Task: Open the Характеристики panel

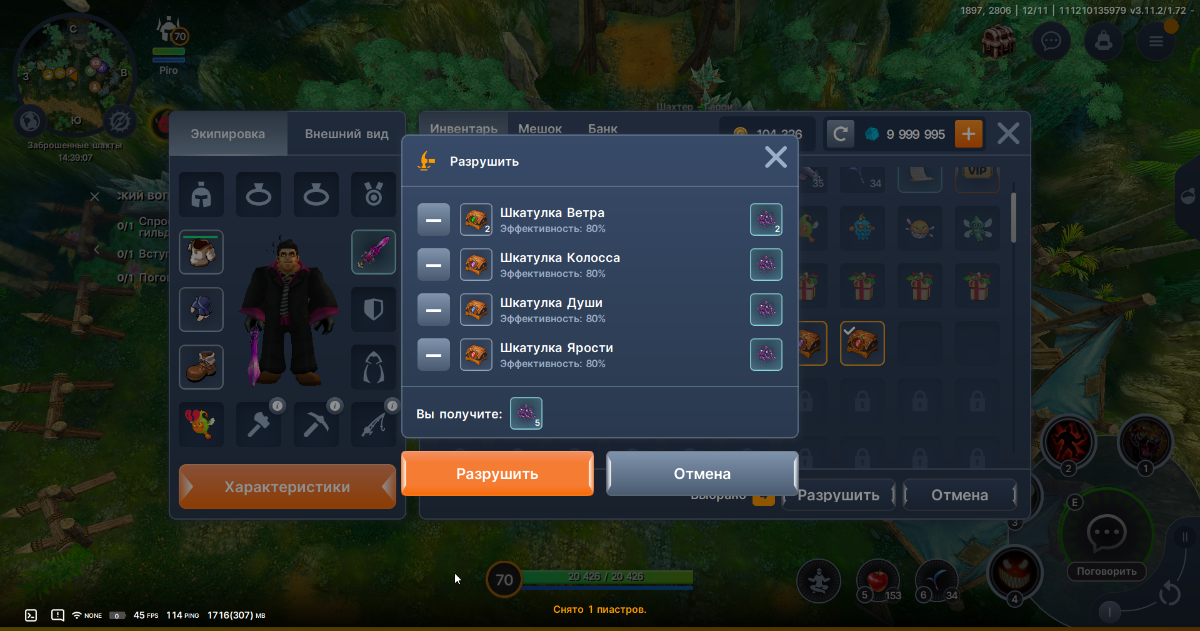Action: coord(287,487)
